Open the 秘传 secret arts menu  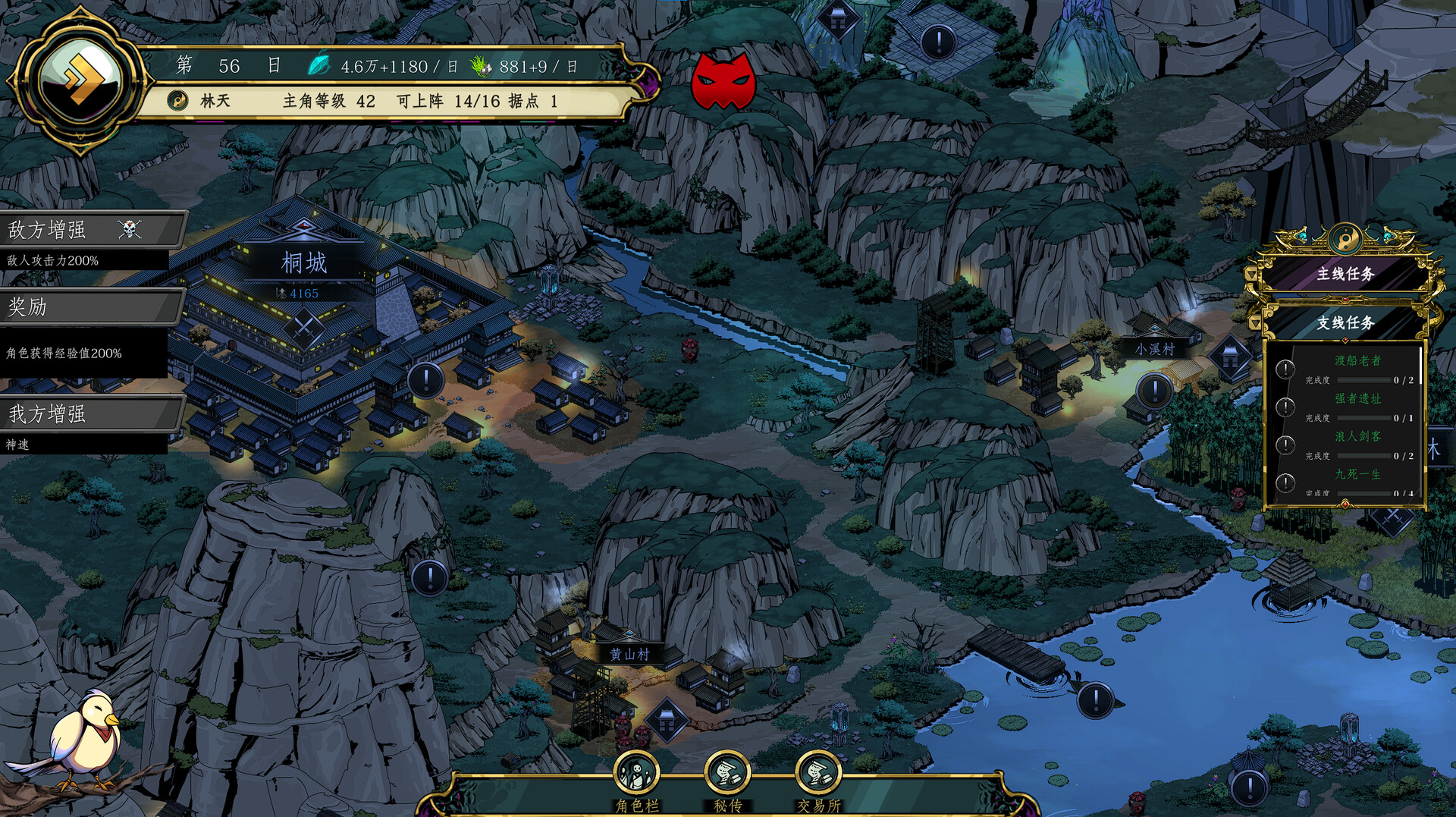point(727,775)
